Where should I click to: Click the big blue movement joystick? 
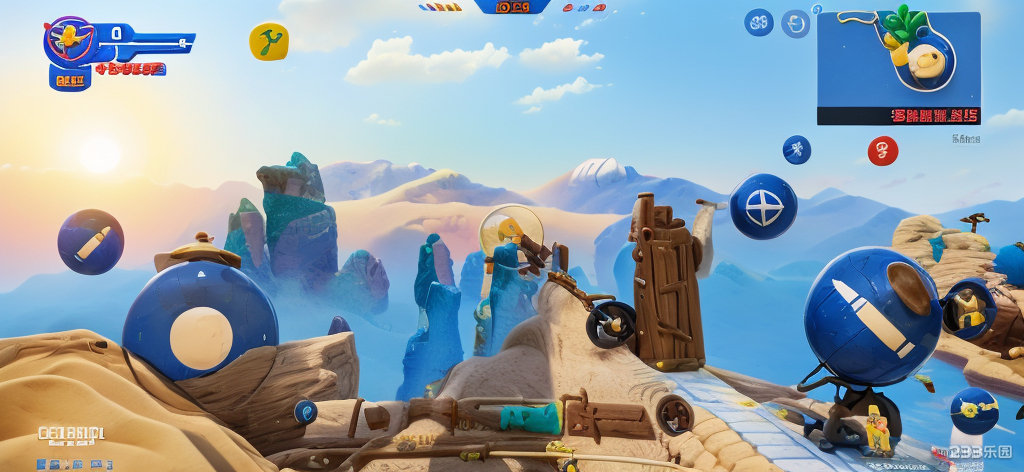200,321
